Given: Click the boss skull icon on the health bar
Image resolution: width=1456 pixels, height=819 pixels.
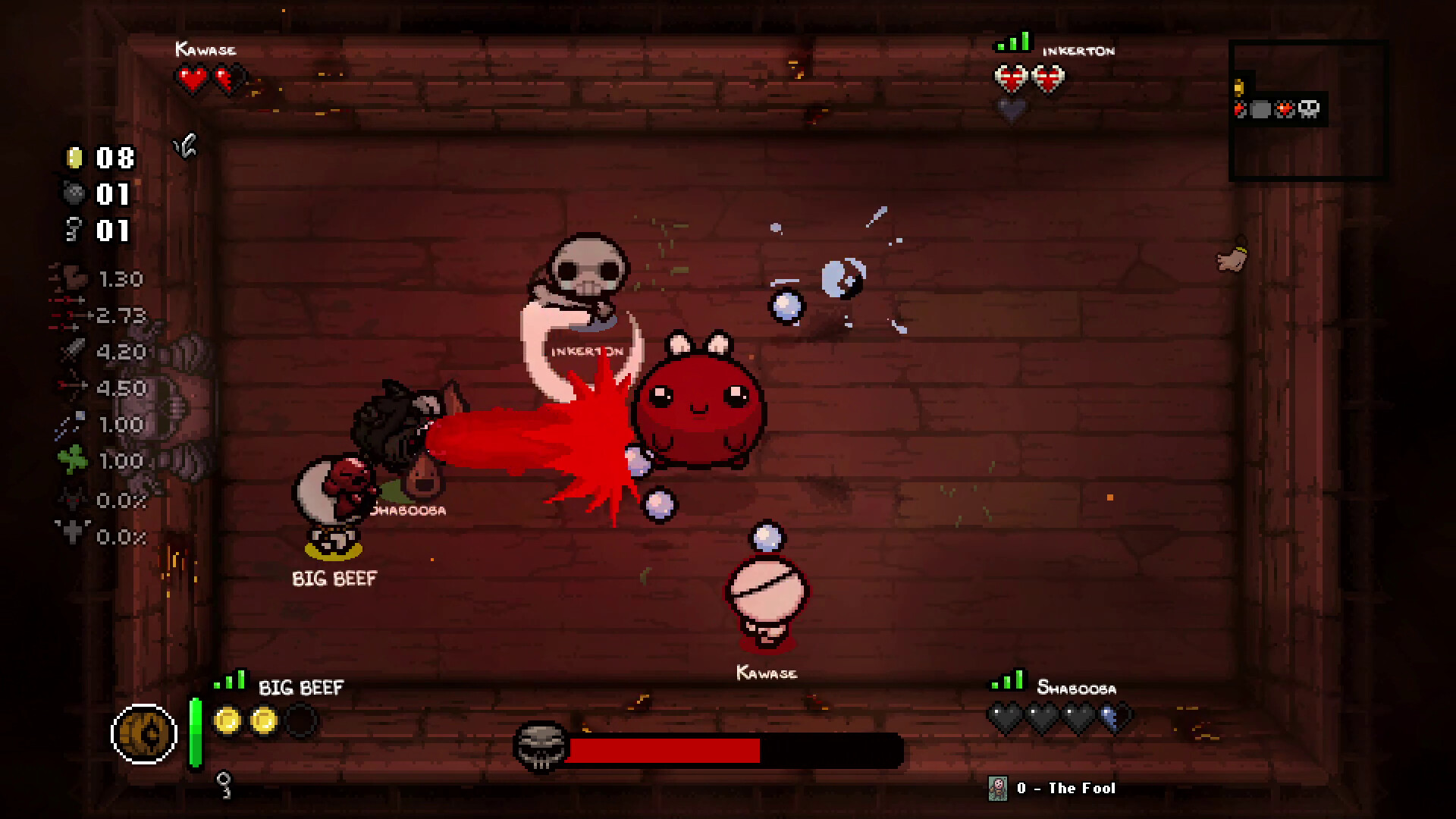Looking at the screenshot, I should click(x=540, y=751).
